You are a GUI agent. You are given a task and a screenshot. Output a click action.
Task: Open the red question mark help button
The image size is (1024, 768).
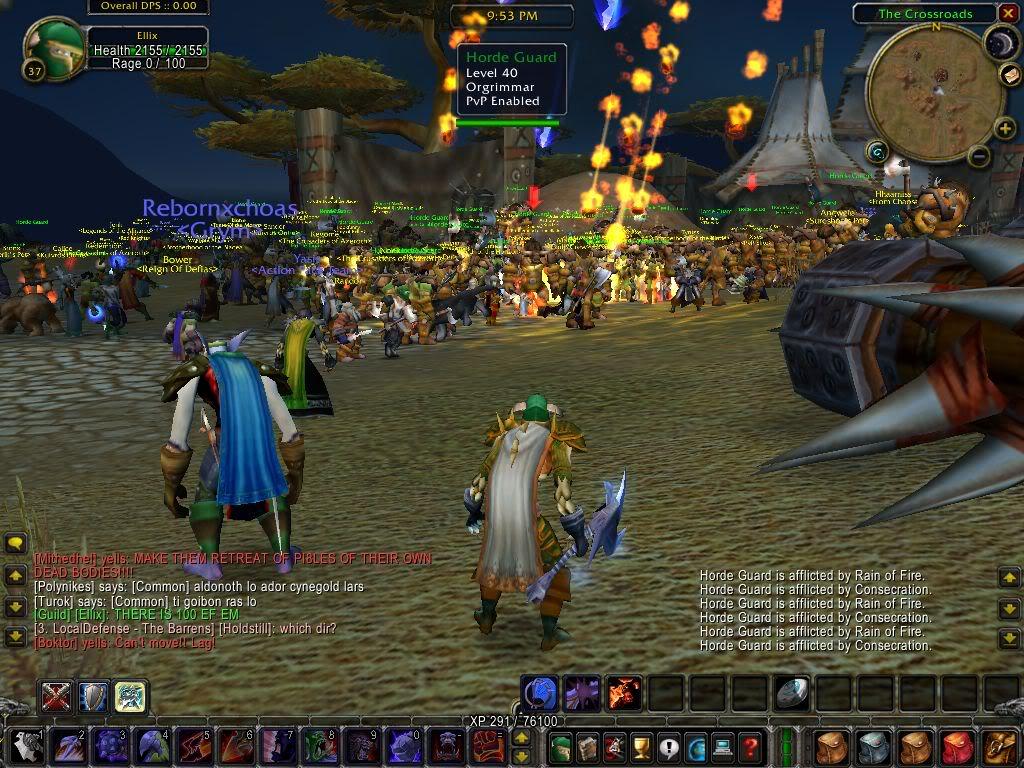coord(750,746)
